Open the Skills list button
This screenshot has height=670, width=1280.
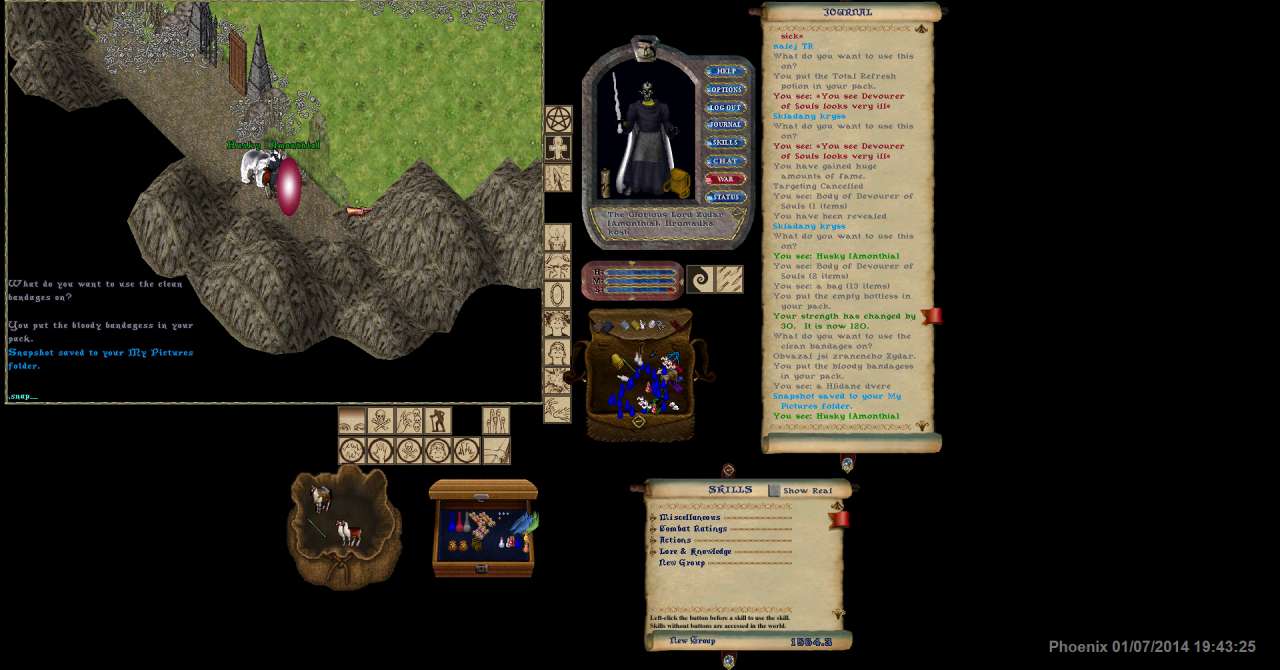pos(725,143)
